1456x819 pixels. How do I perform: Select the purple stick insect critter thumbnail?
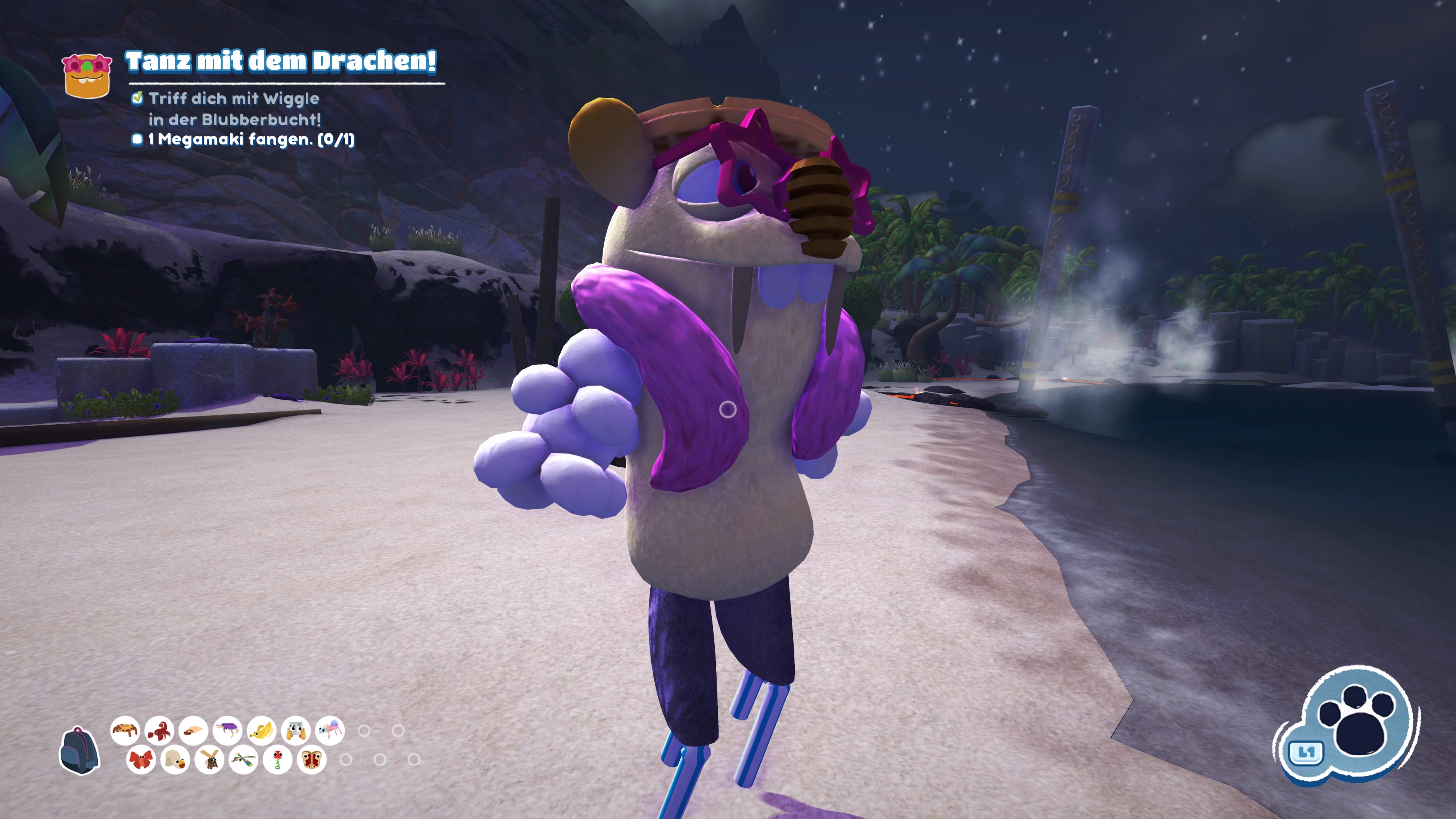point(227,731)
